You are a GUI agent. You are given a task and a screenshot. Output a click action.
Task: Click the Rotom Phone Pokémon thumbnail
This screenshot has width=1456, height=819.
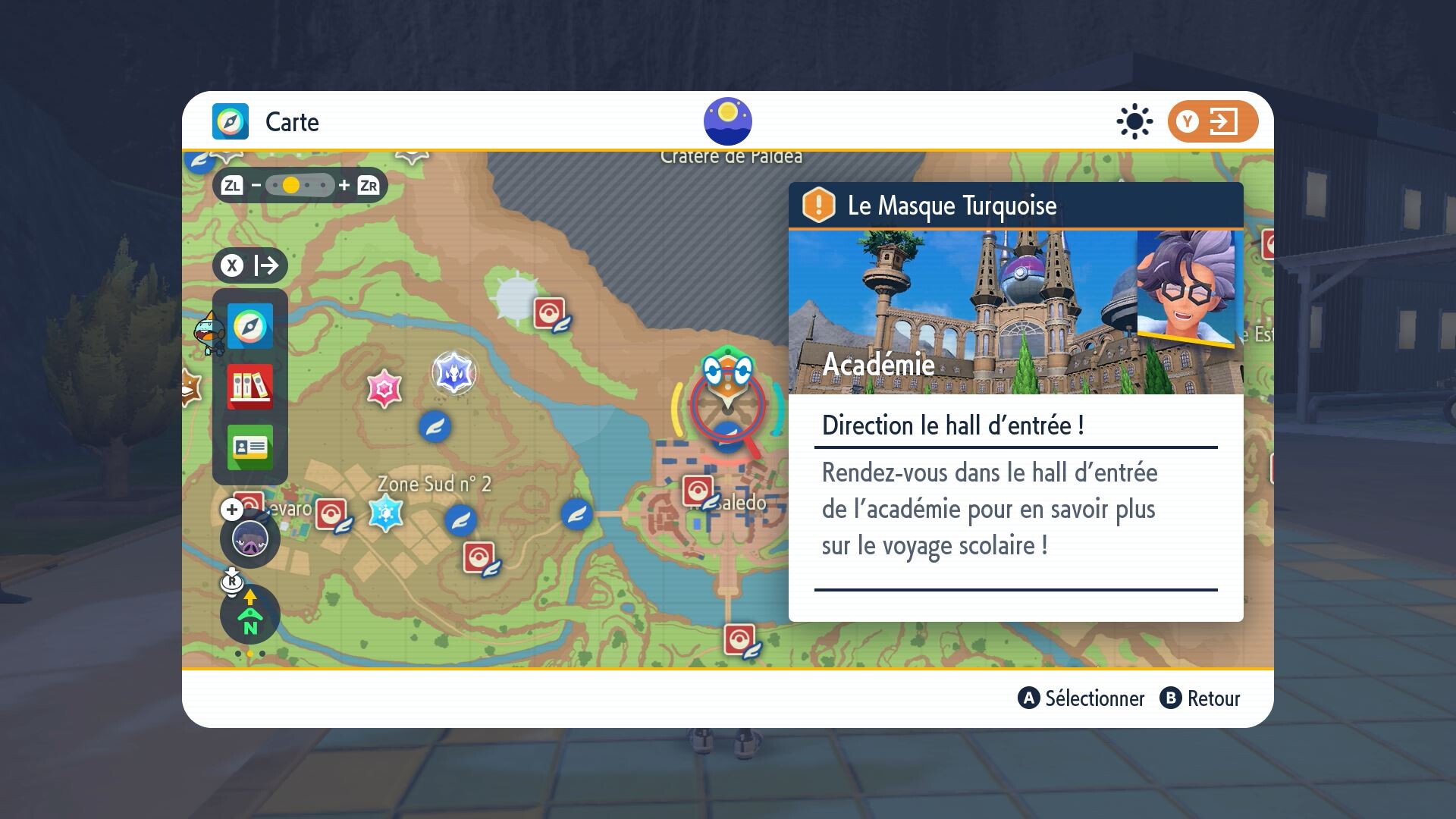click(250, 538)
